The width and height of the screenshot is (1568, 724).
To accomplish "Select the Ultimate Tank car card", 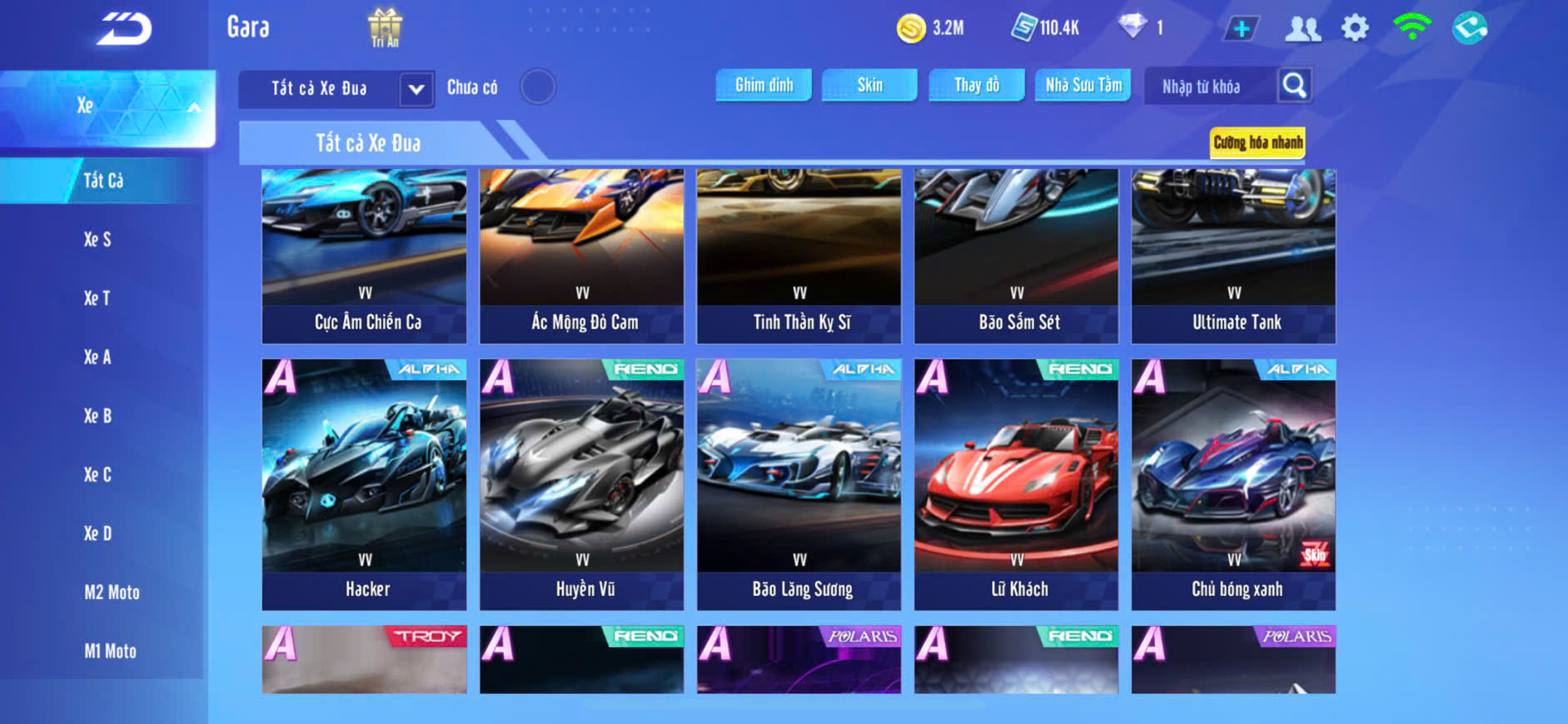I will point(1233,255).
